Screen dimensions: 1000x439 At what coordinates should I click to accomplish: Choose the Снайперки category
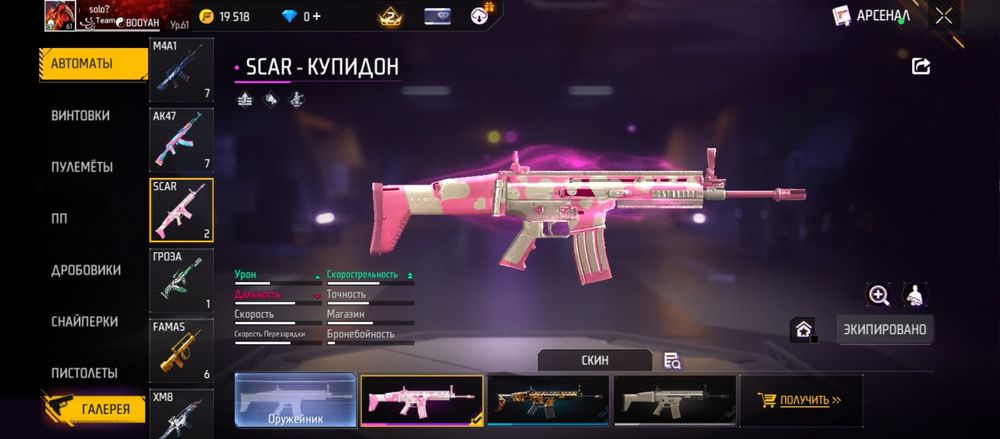tap(84, 321)
